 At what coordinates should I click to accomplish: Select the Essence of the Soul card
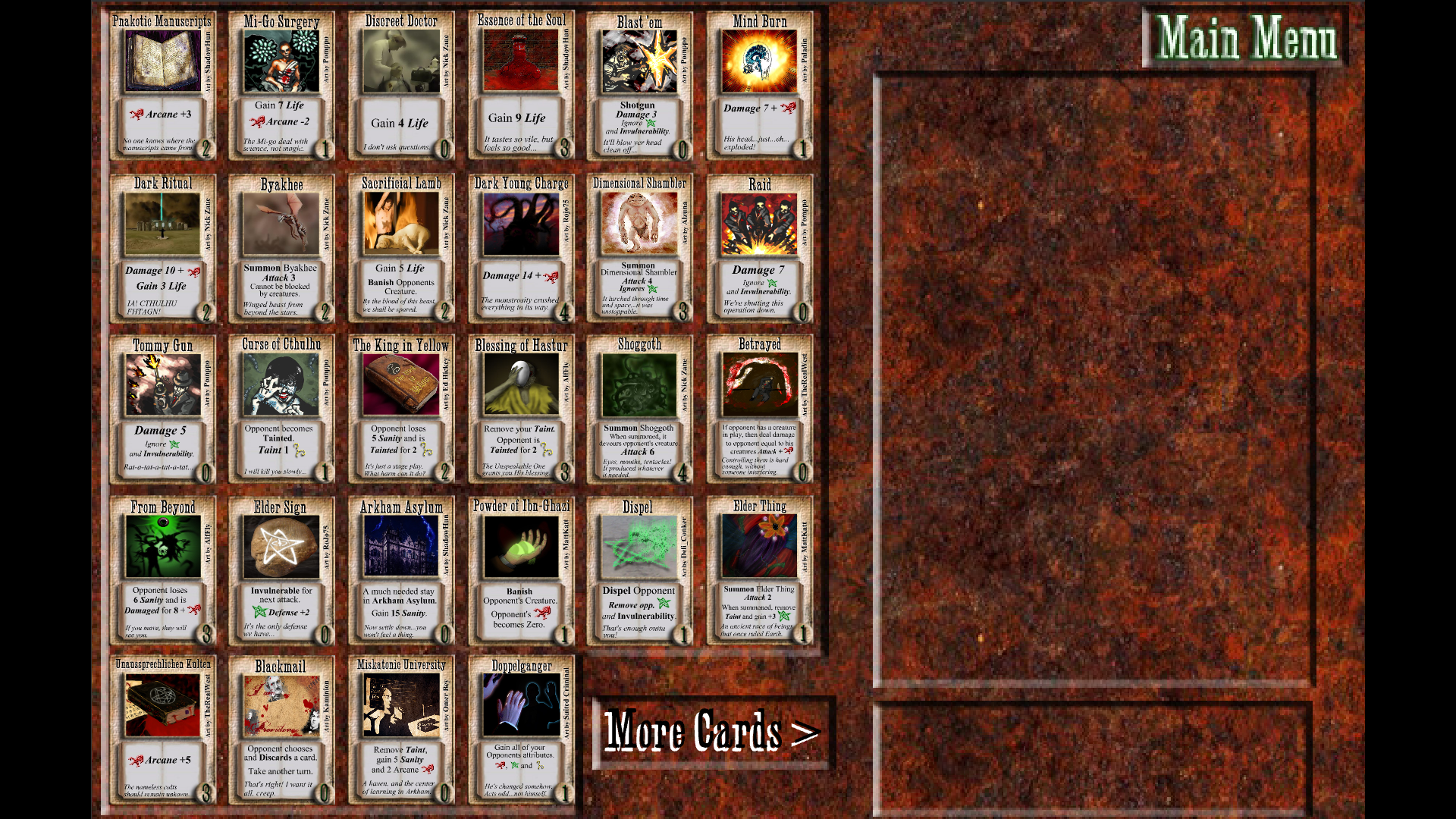(x=521, y=85)
